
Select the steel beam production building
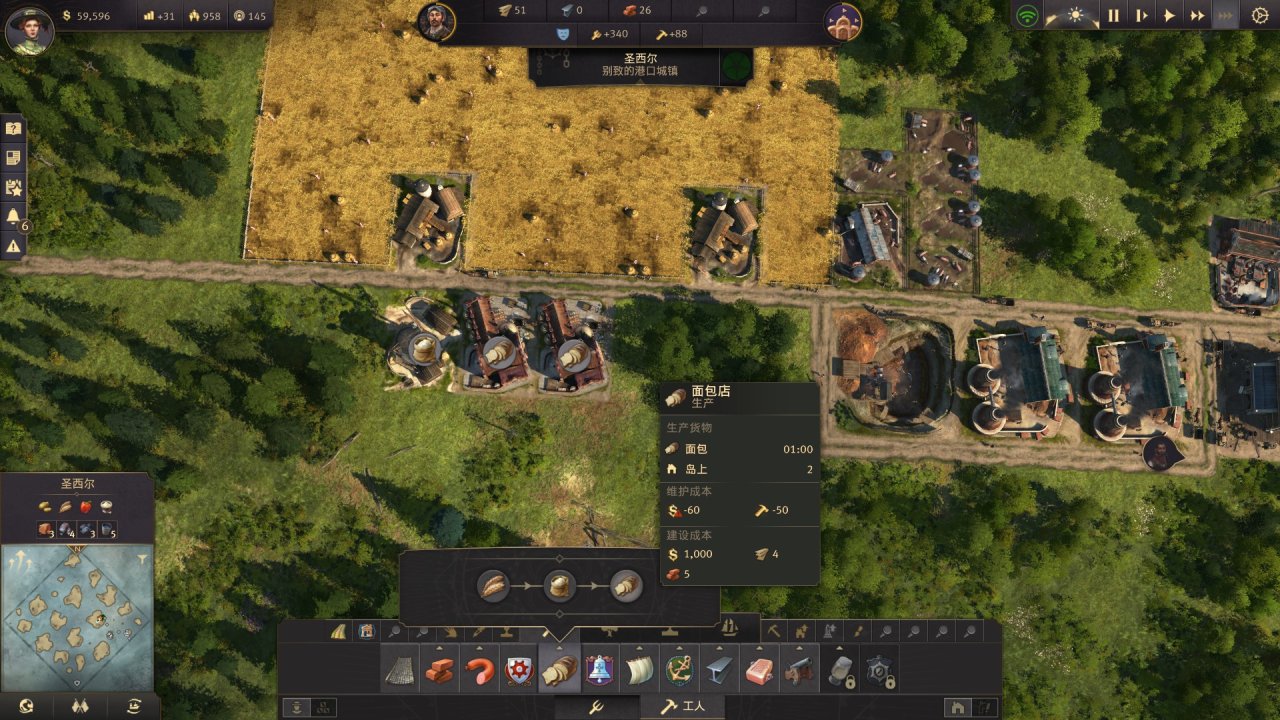tap(720, 670)
